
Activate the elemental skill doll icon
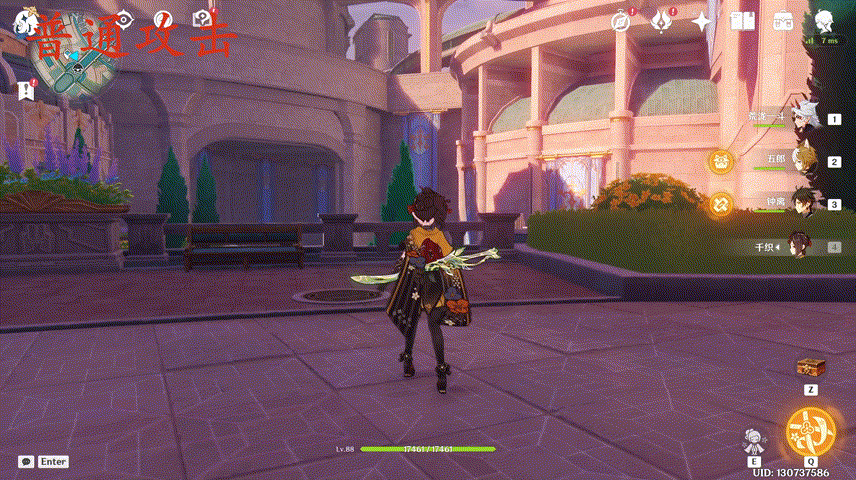pyautogui.click(x=754, y=440)
